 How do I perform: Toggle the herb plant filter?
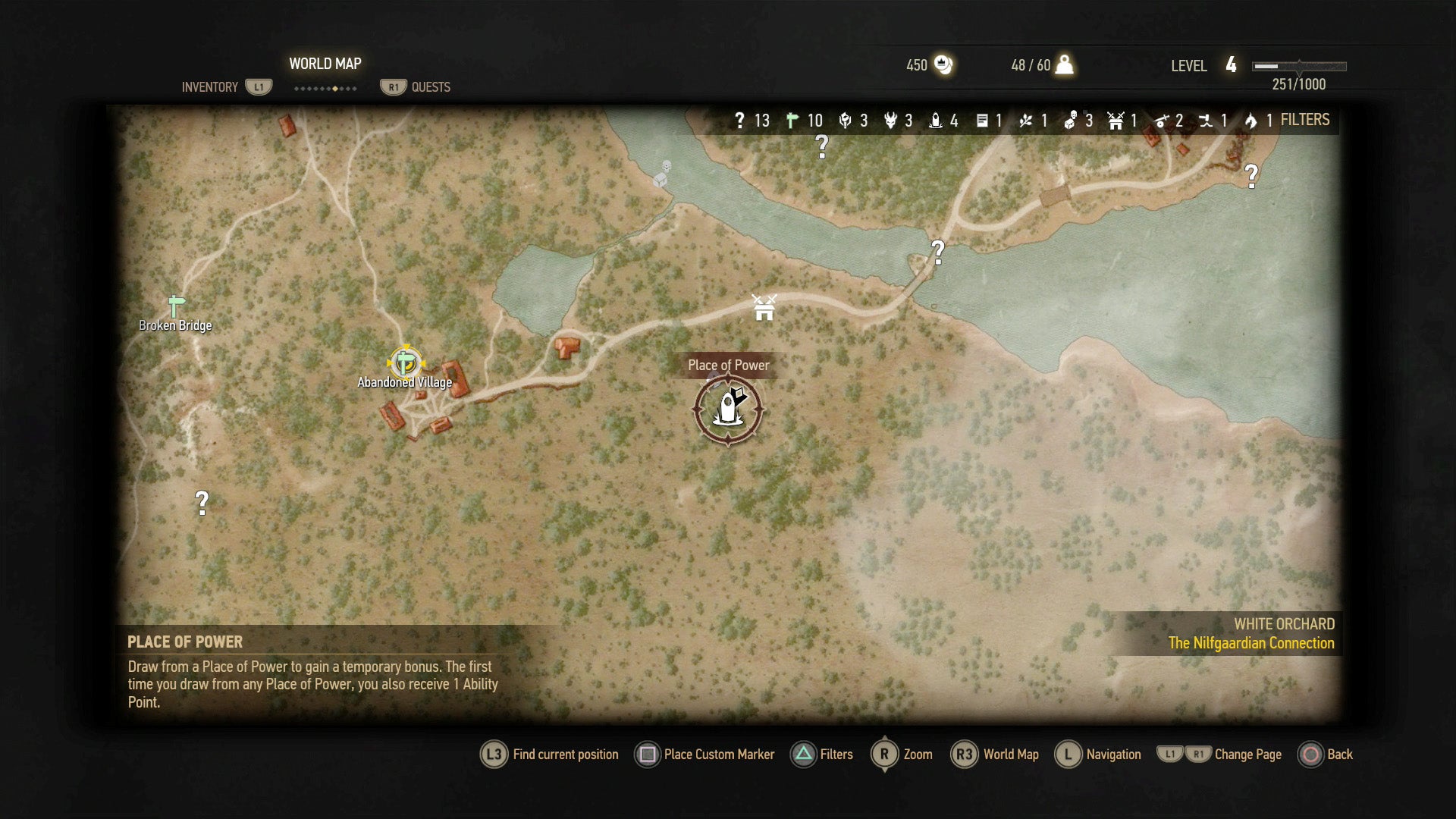pos(1026,121)
